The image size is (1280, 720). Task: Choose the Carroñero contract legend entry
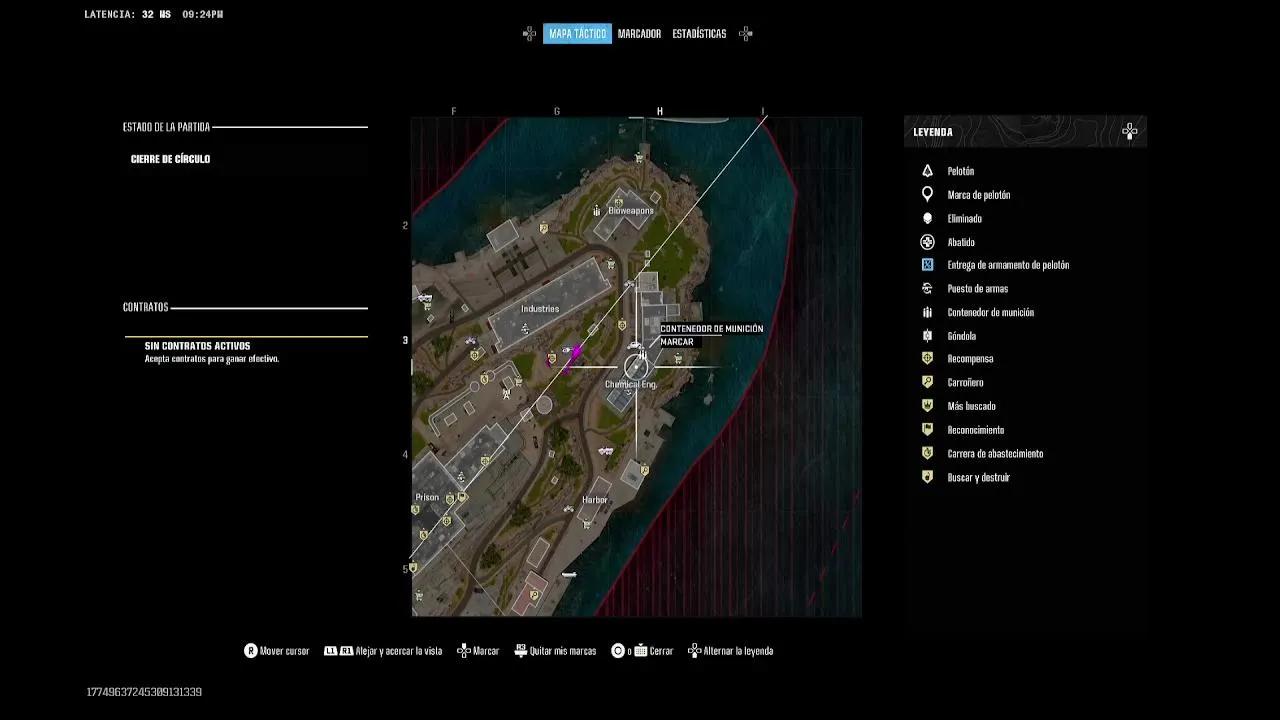(x=965, y=382)
